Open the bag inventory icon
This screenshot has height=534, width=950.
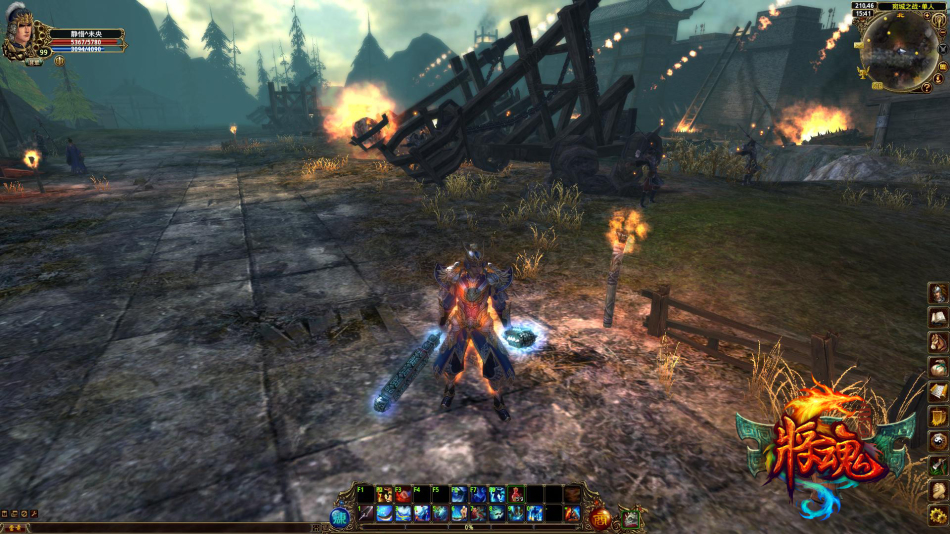pos(938,367)
